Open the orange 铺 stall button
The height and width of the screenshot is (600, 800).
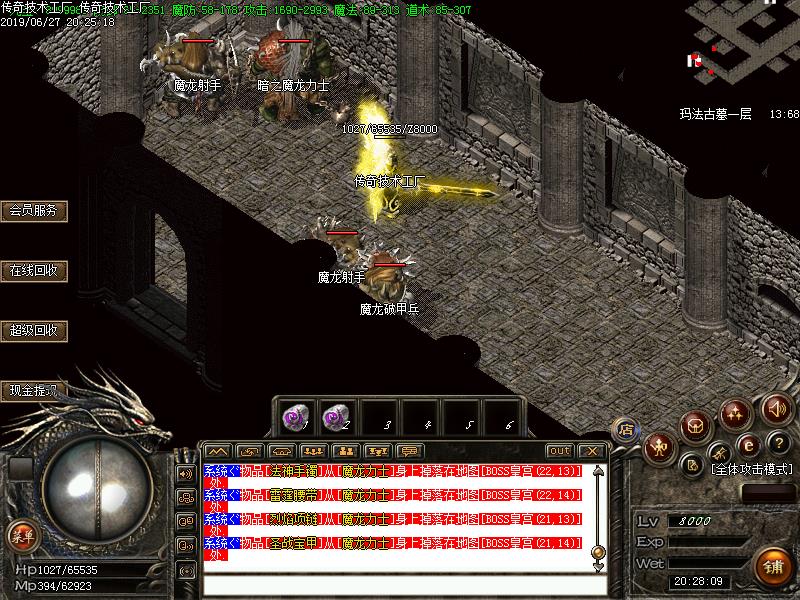(x=770, y=566)
